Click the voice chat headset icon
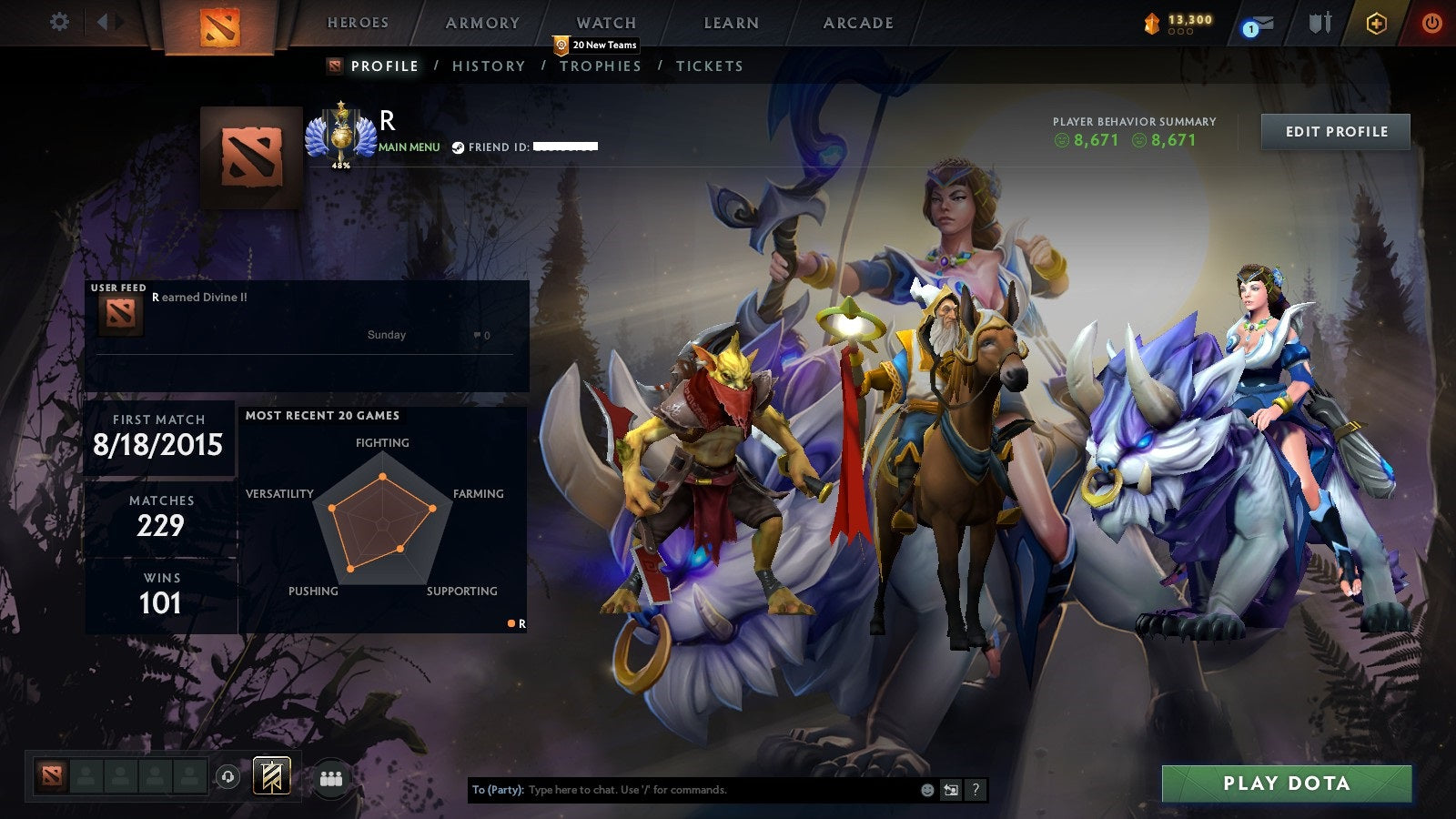The width and height of the screenshot is (1456, 819). (226, 778)
